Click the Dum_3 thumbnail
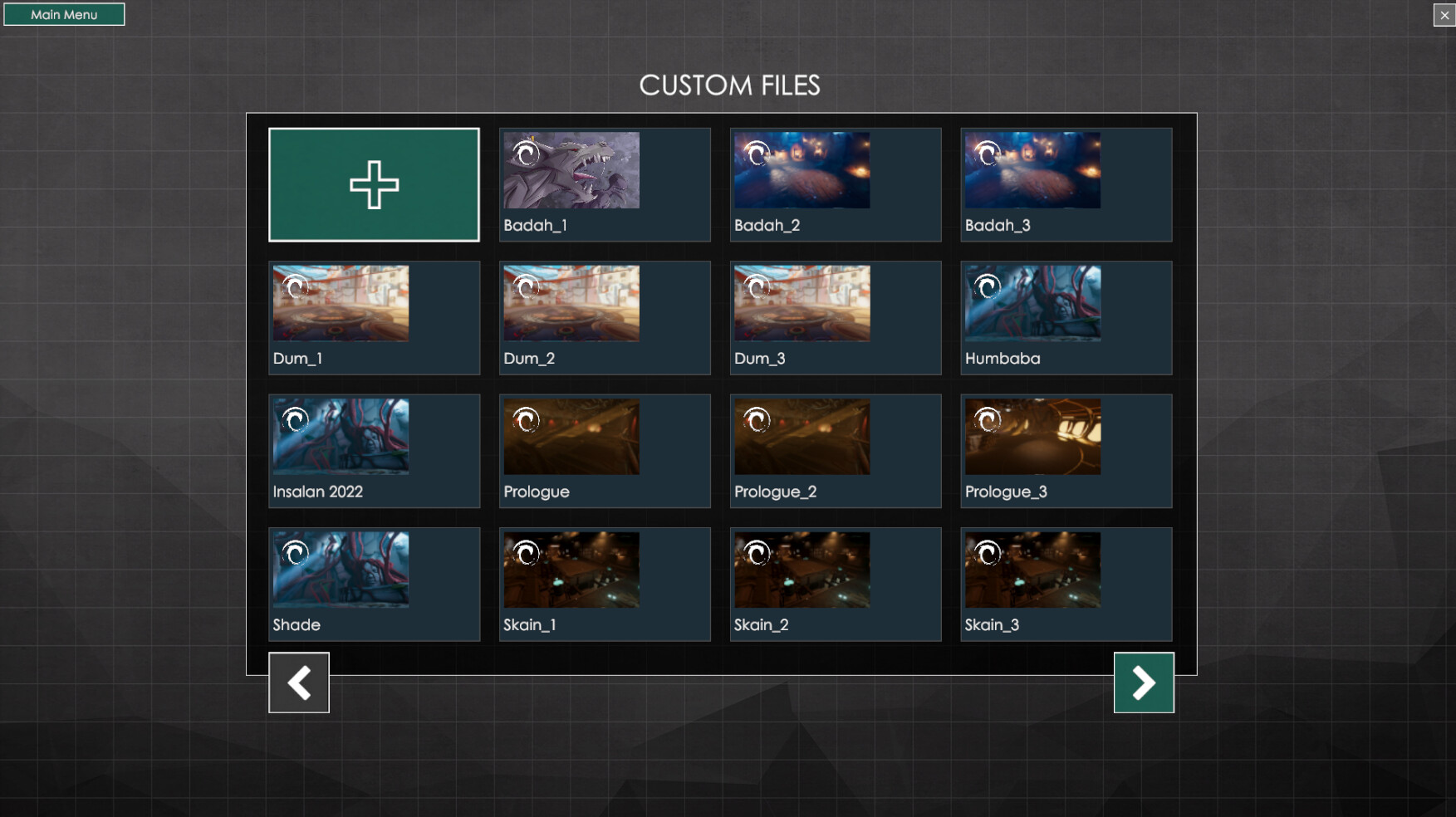Viewport: 1456px width, 817px height. pos(835,317)
